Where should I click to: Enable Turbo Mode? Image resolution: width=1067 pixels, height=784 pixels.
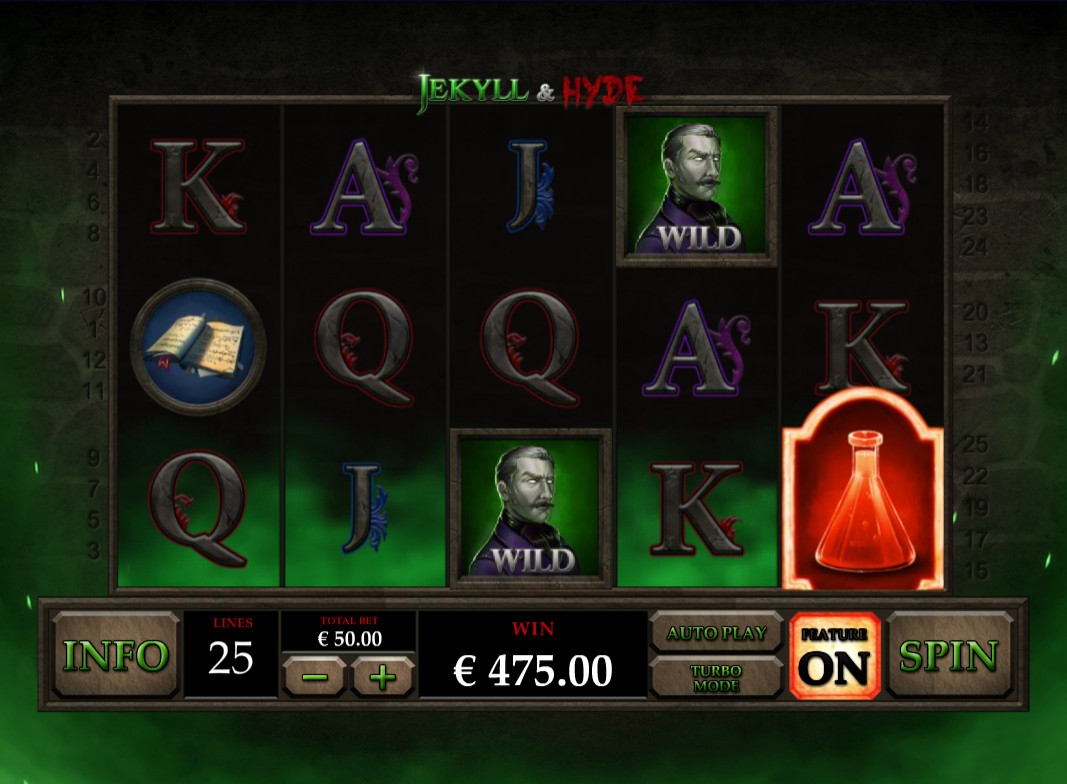716,678
